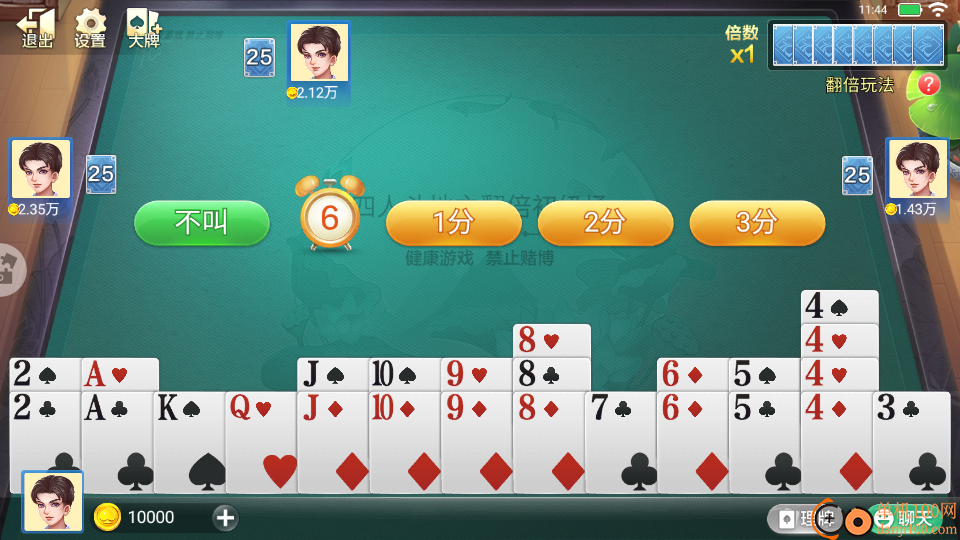View the right opponent's avatar
Viewport: 960px width, 540px height.
917,168
